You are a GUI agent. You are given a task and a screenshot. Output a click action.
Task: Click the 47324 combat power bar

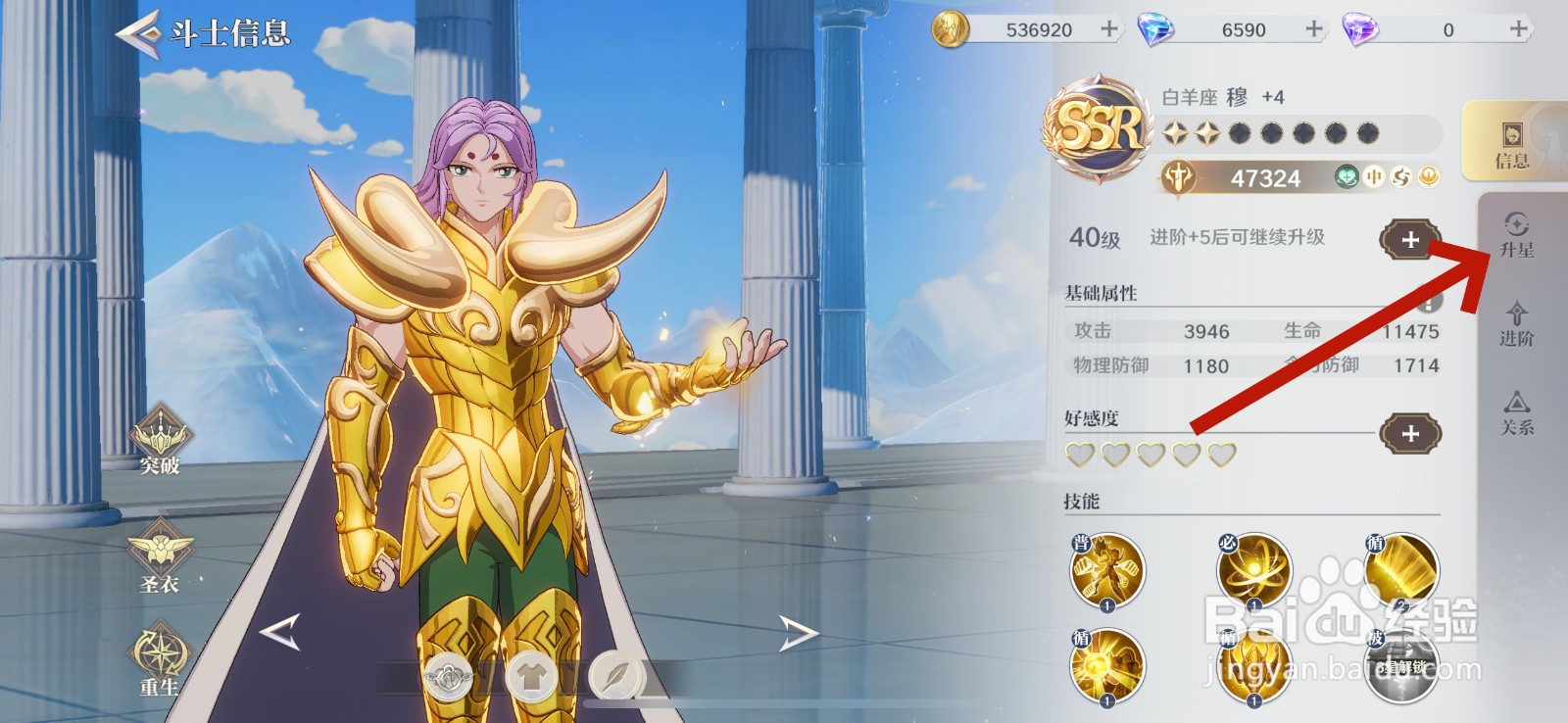[x=1264, y=178]
